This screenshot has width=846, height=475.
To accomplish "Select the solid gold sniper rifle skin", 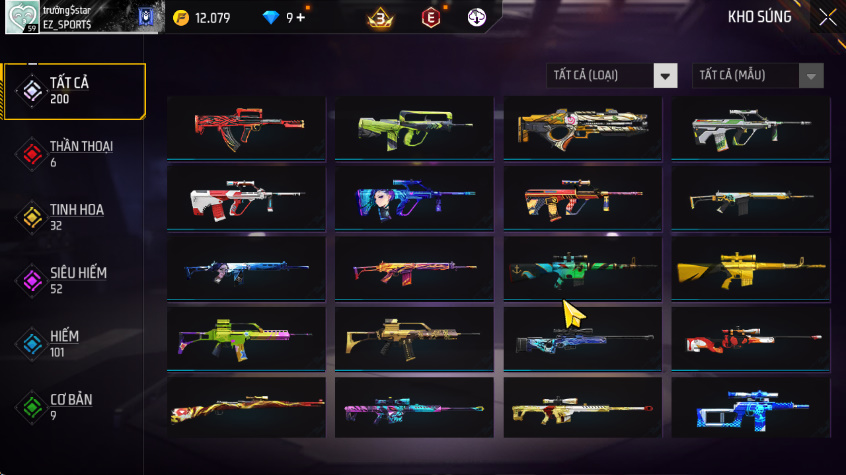I will tap(750, 268).
